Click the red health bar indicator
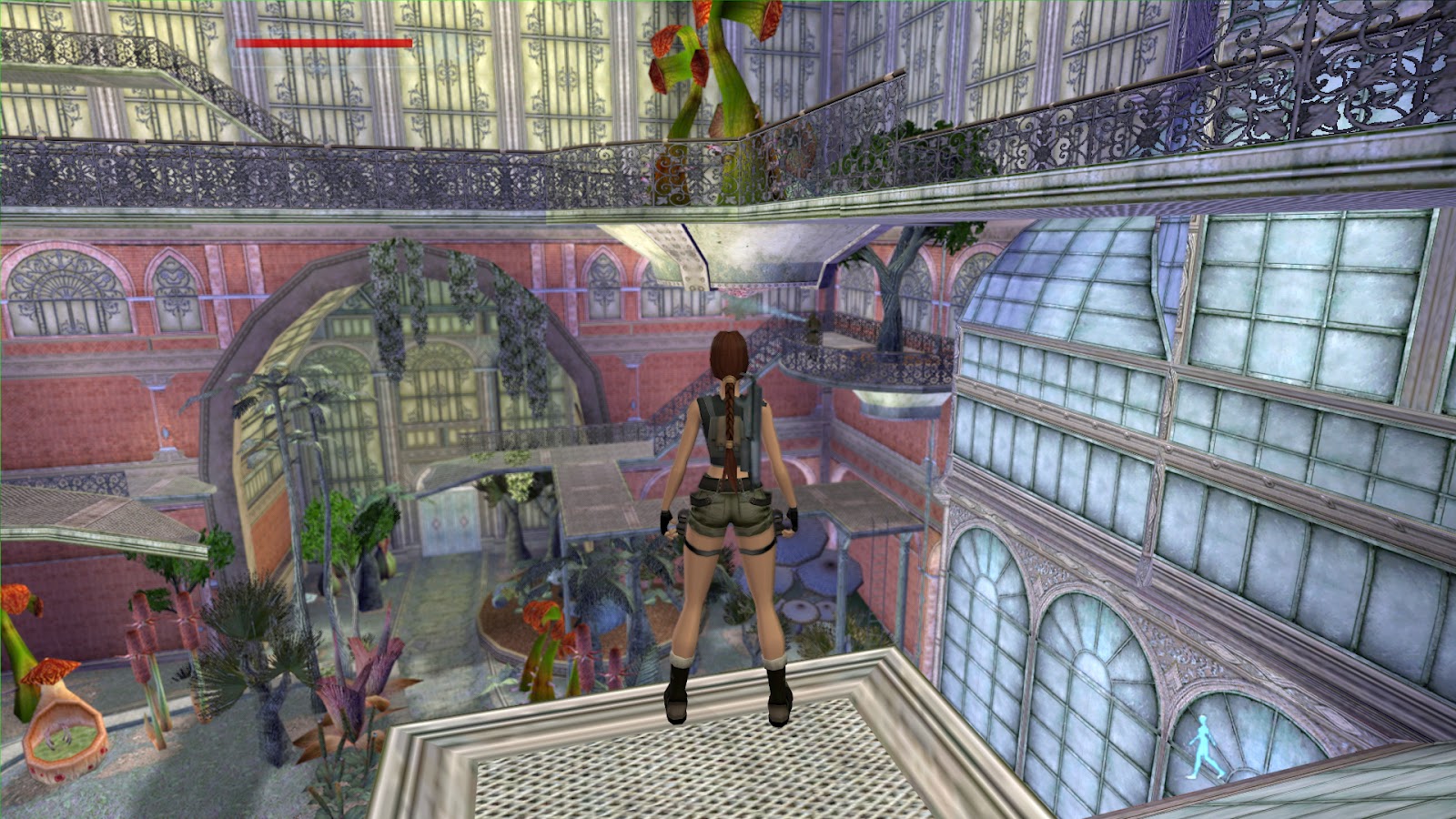This screenshot has width=1456, height=819. pyautogui.click(x=323, y=42)
